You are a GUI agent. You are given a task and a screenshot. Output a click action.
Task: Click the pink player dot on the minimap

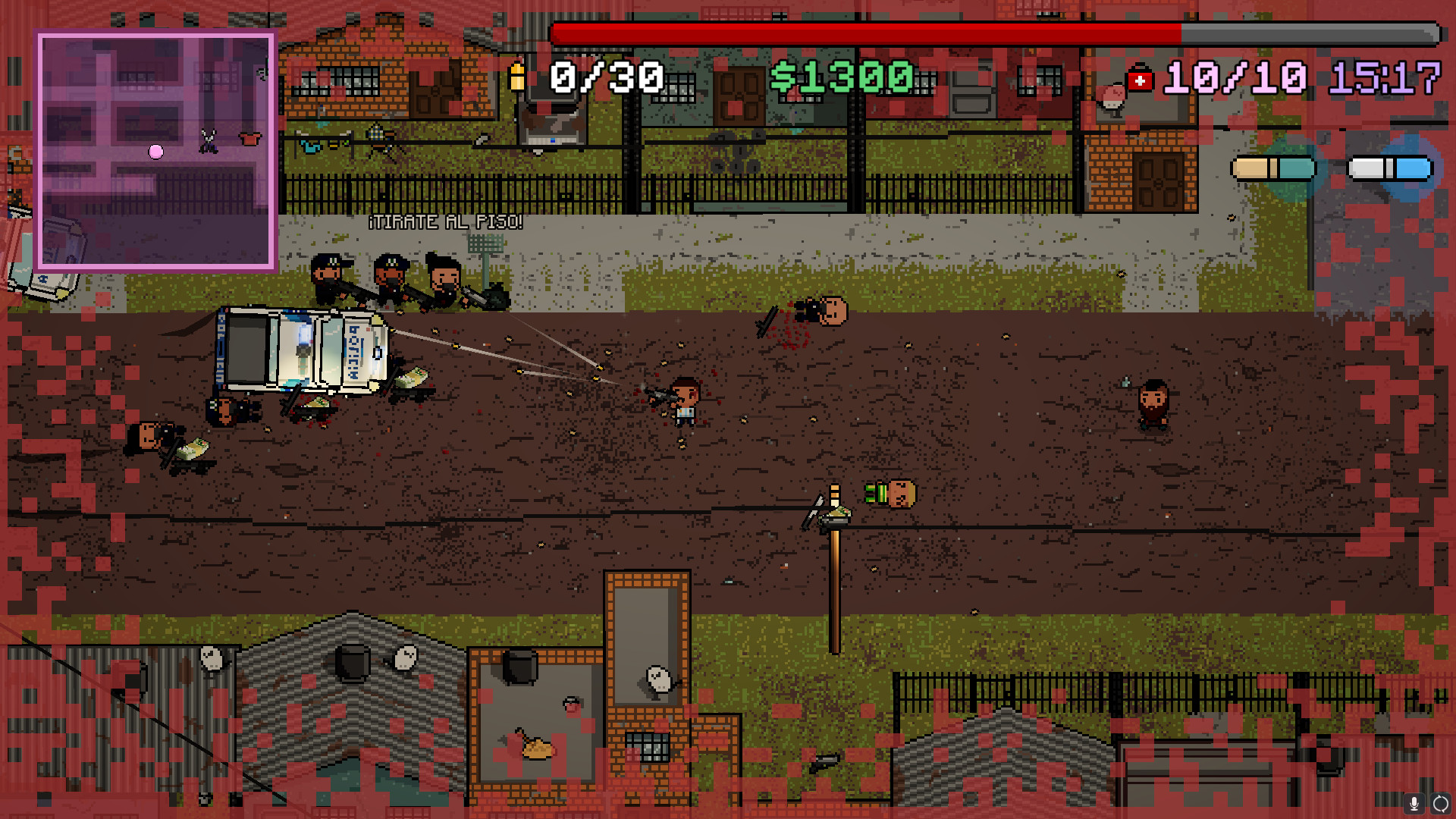pos(155,152)
